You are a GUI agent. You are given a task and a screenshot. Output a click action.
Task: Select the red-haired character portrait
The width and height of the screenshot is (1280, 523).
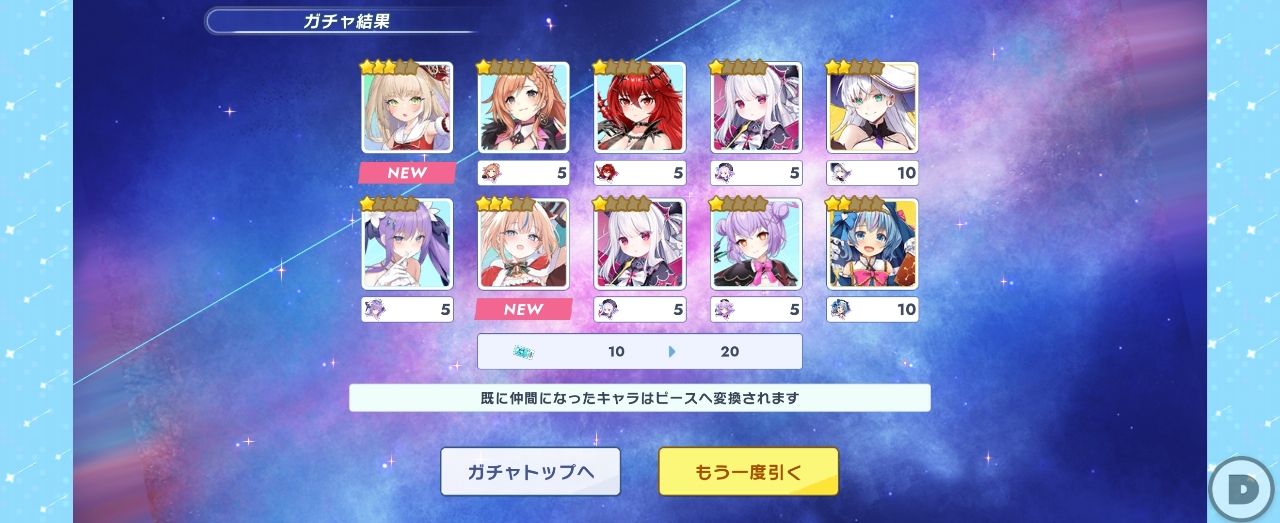click(640, 107)
